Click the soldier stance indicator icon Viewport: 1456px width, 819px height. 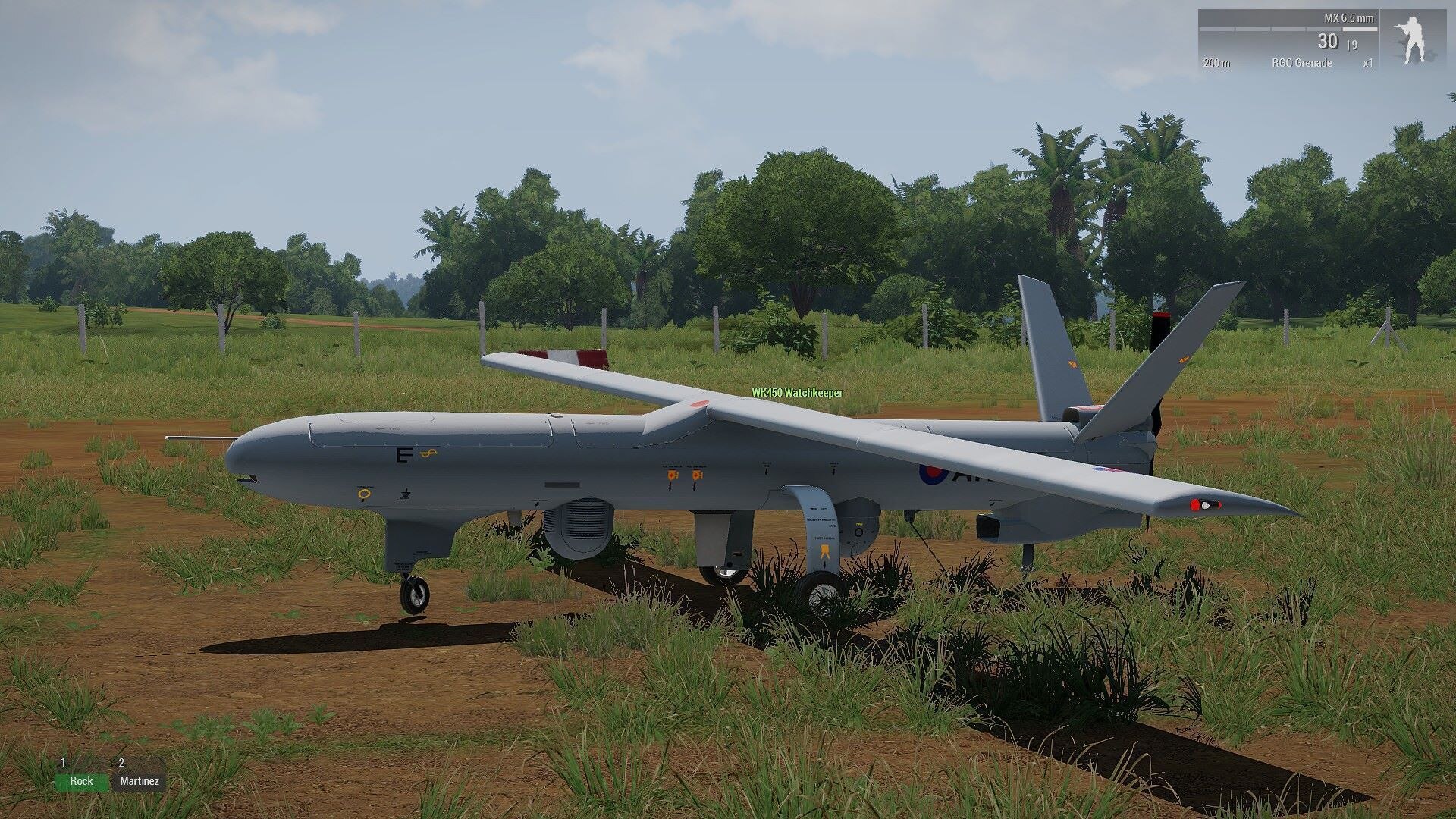(x=1412, y=41)
